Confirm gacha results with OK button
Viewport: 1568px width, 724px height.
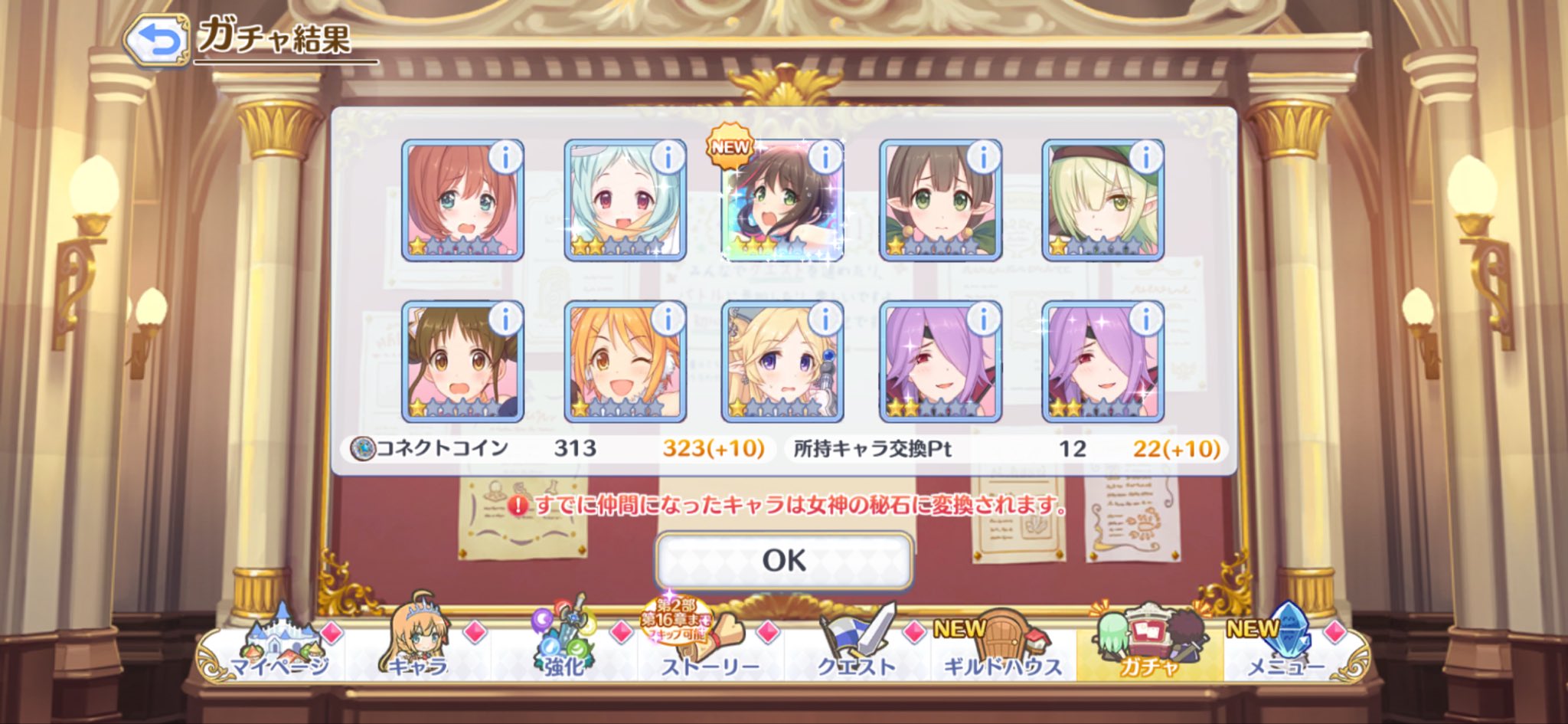[784, 560]
